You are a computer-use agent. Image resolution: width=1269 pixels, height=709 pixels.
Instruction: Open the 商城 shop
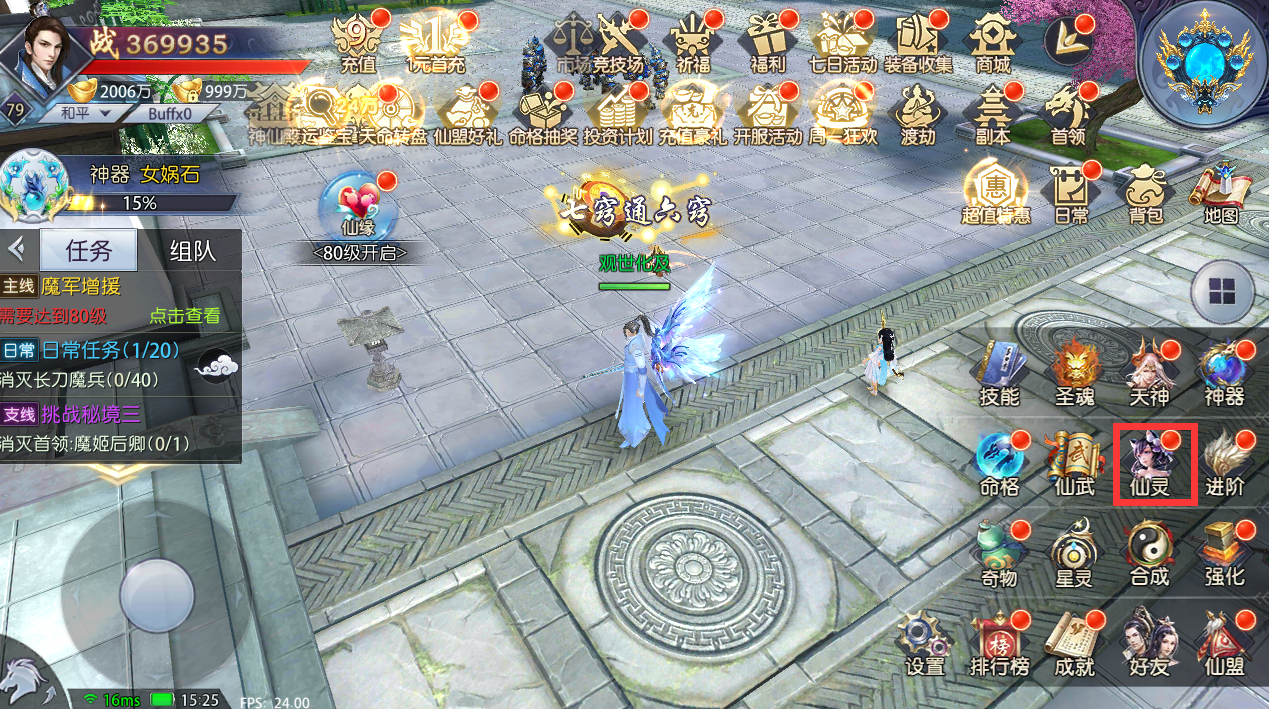992,43
